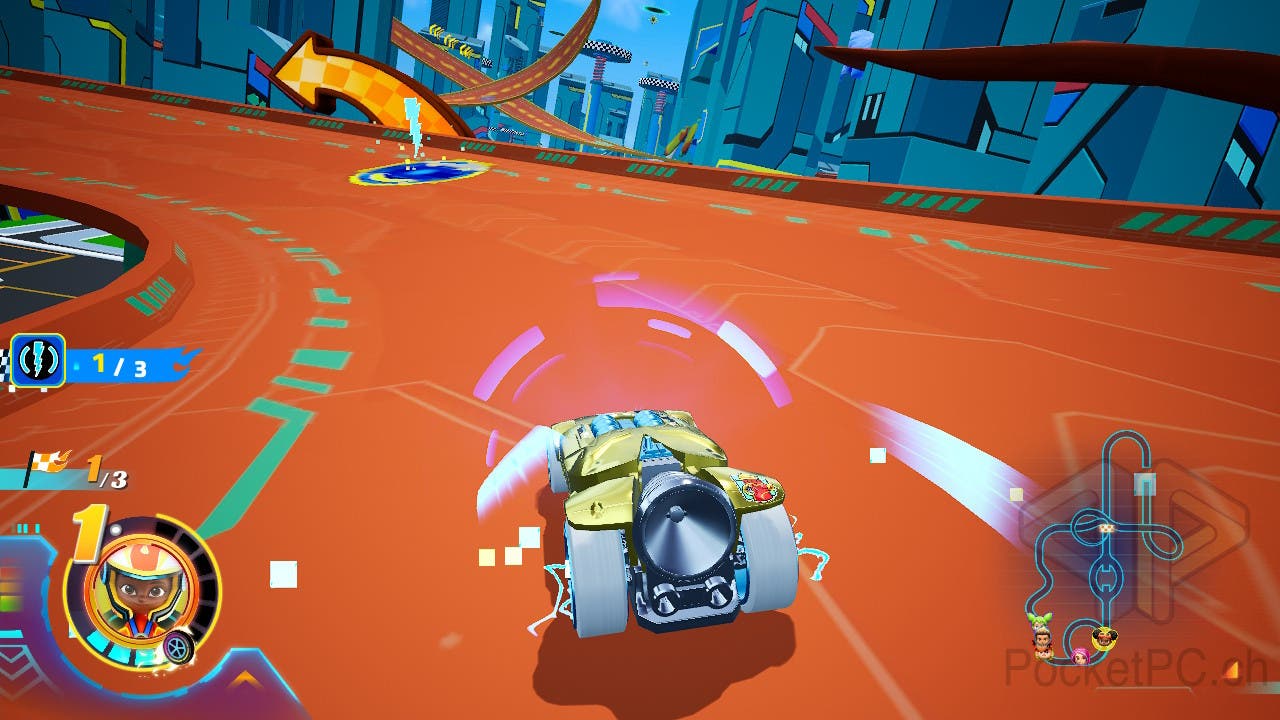Select the checkered lap flag icon
The image size is (1280, 720).
pyautogui.click(x=46, y=463)
